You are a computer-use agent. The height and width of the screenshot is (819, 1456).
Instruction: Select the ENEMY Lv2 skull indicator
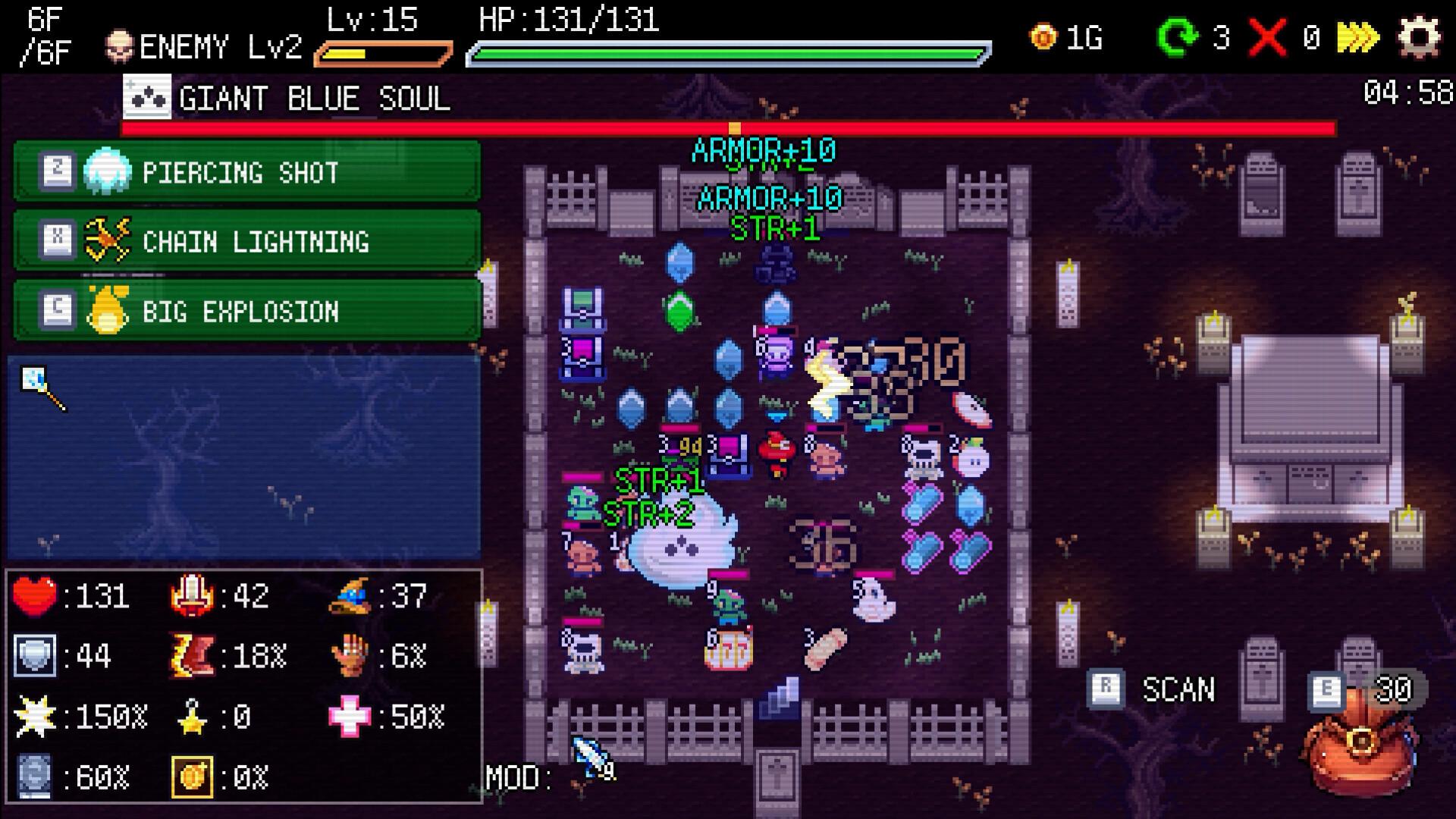(x=119, y=43)
